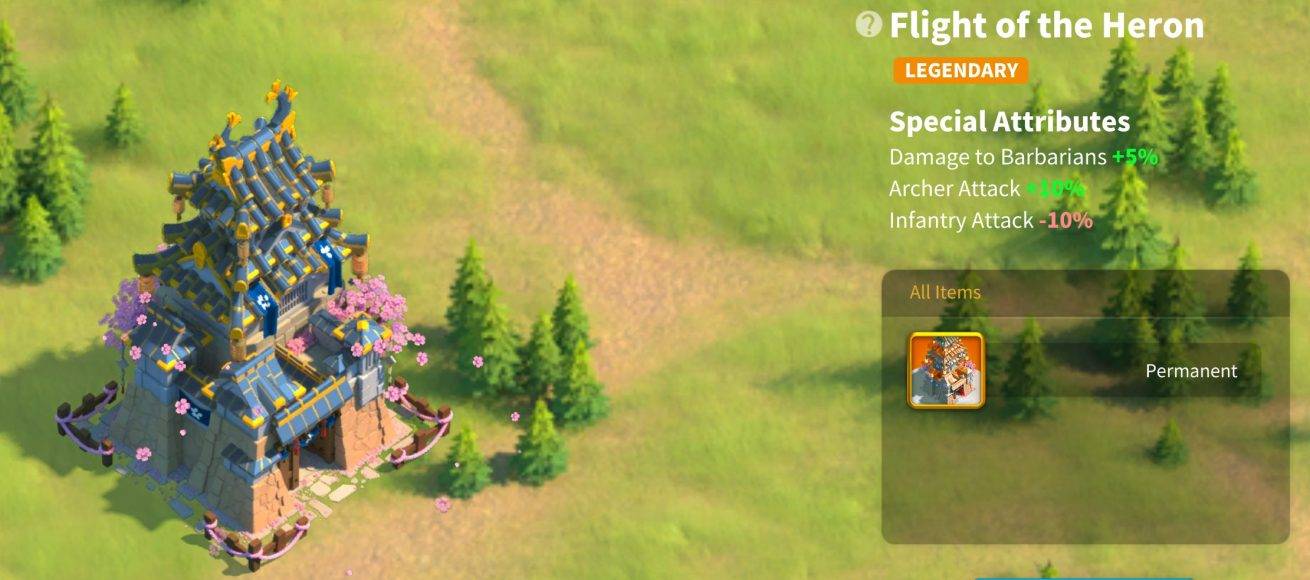This screenshot has width=1310, height=580.
Task: Open the help question mark icon
Action: point(870,25)
